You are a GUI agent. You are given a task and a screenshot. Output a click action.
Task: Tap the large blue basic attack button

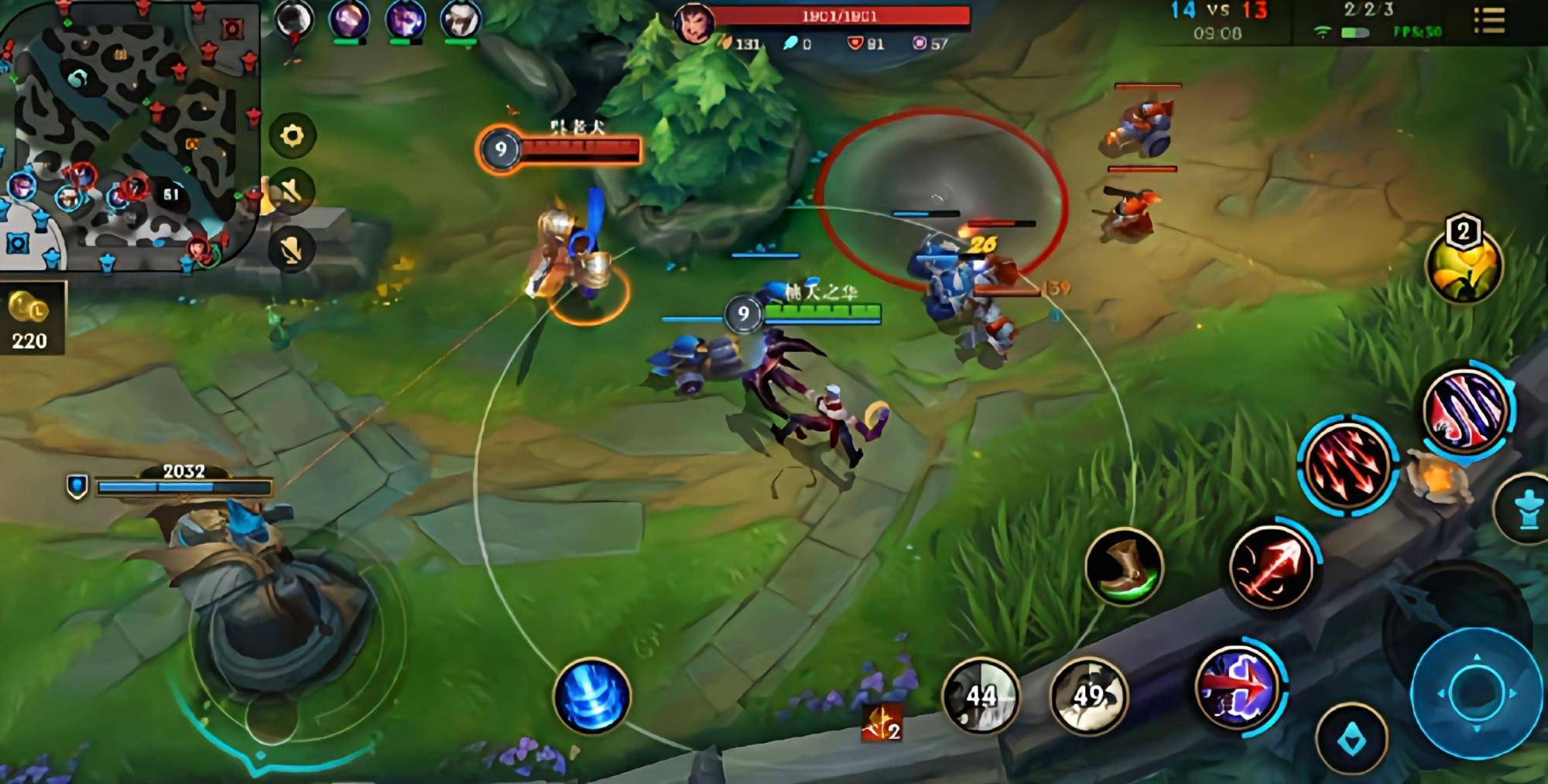pyautogui.click(x=1476, y=693)
